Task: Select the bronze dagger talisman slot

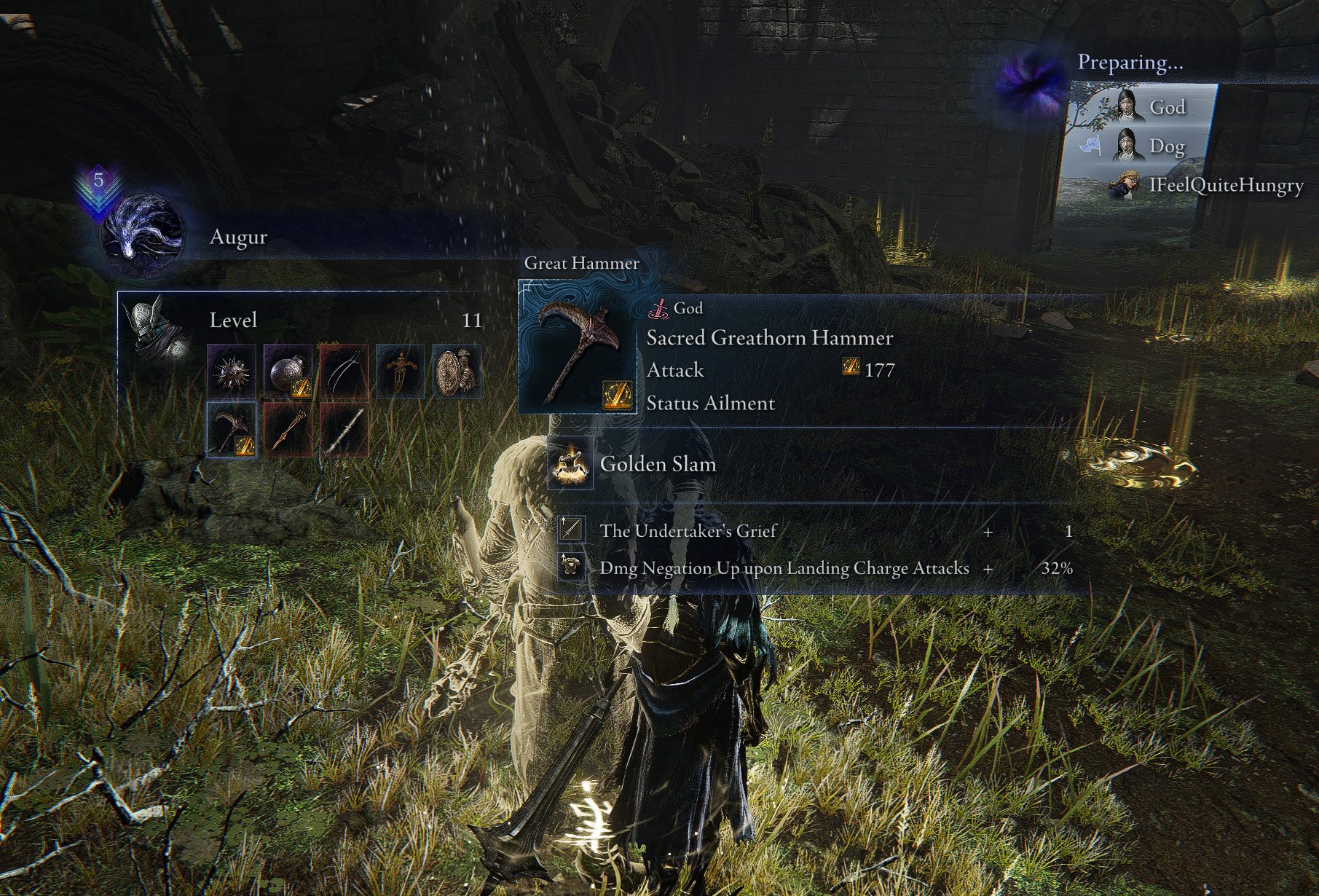Action: (401, 372)
